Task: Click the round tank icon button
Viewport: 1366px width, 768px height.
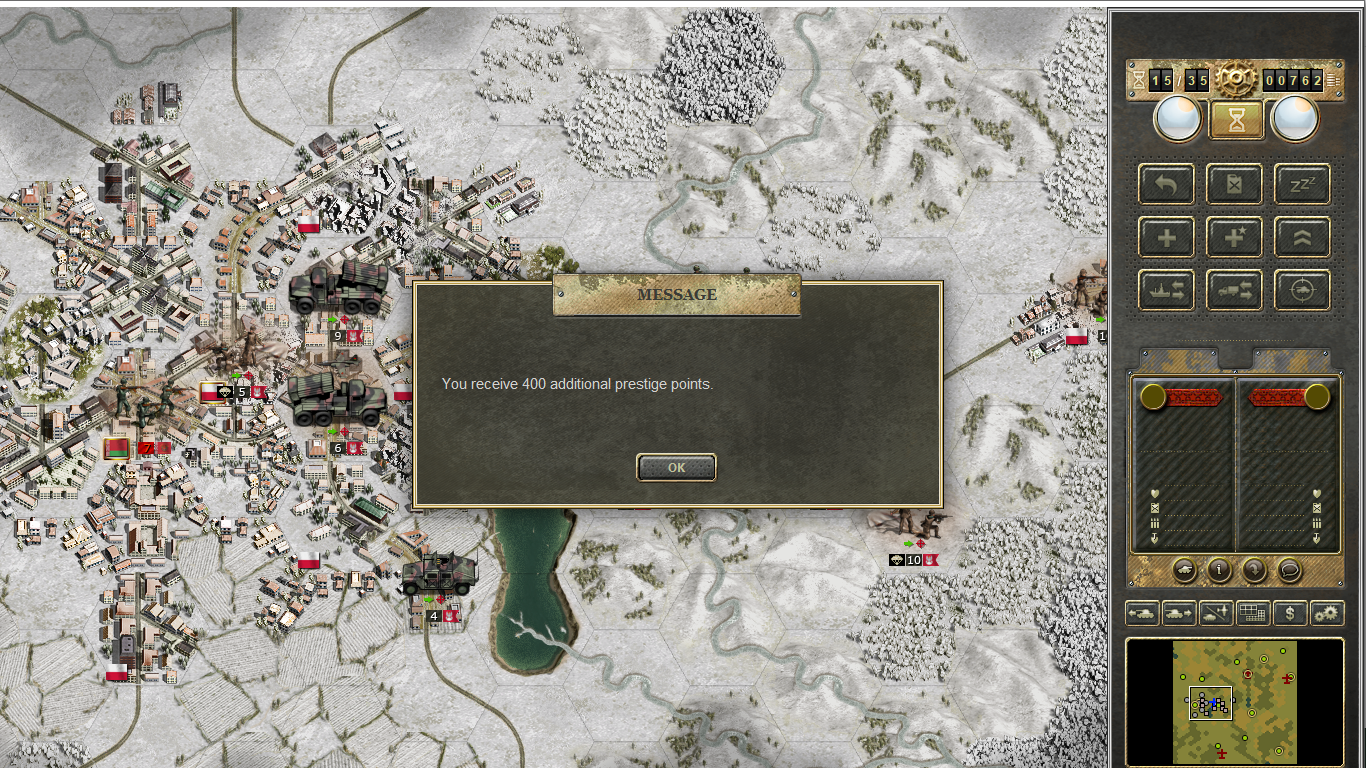Action: [1184, 570]
